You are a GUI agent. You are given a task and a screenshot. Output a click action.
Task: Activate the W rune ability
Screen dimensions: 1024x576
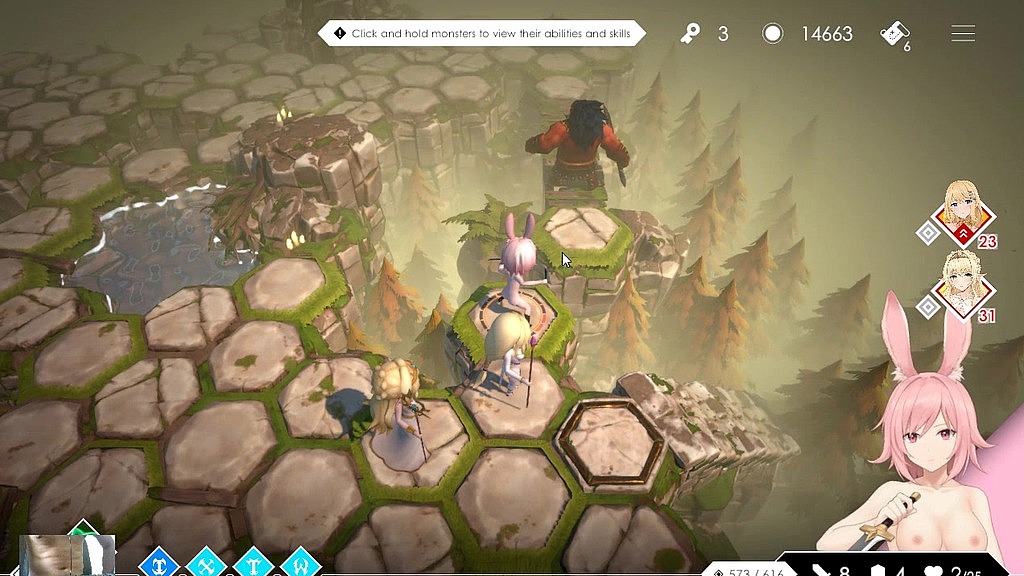pos(300,564)
